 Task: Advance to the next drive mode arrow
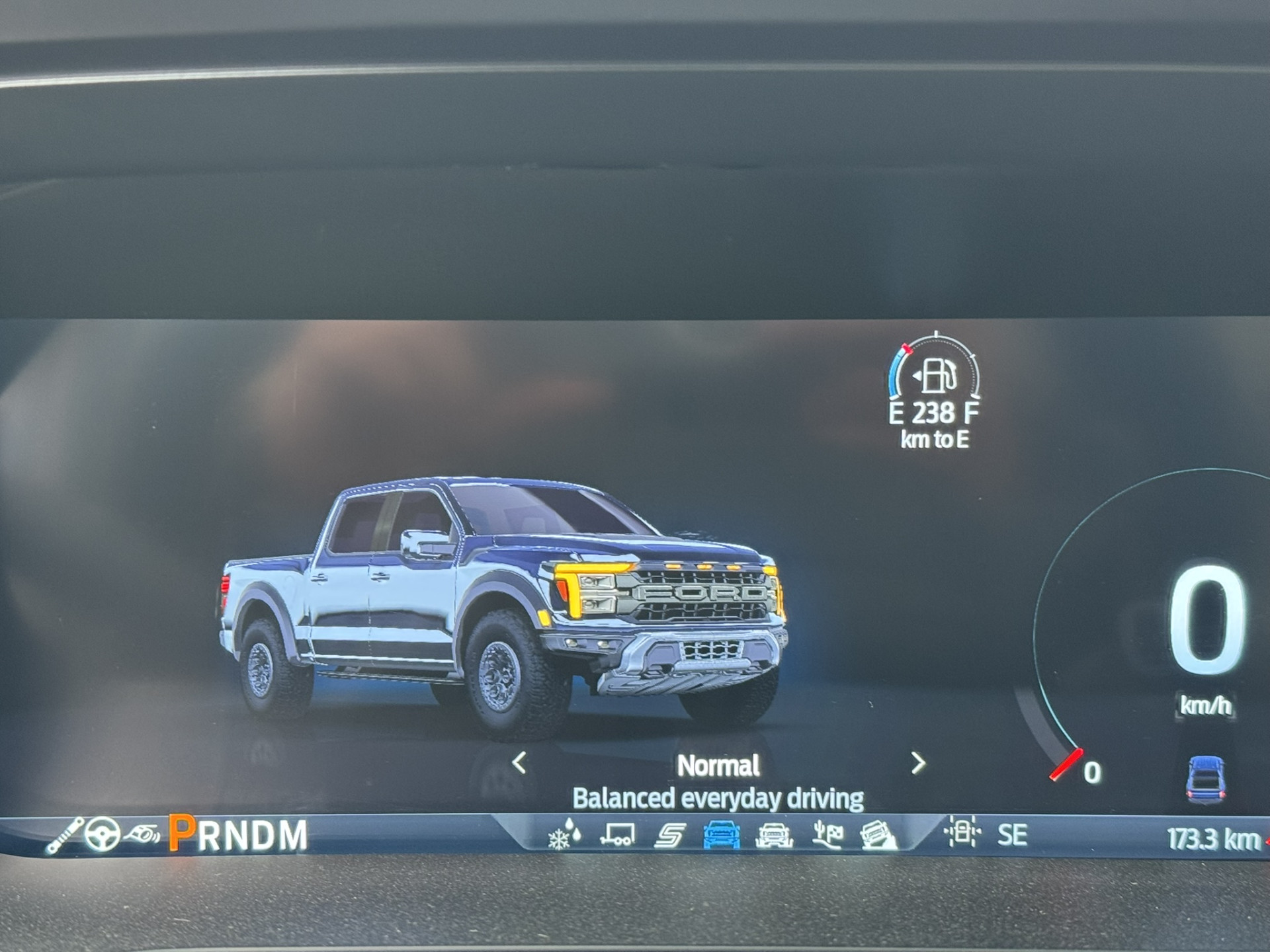tap(917, 763)
